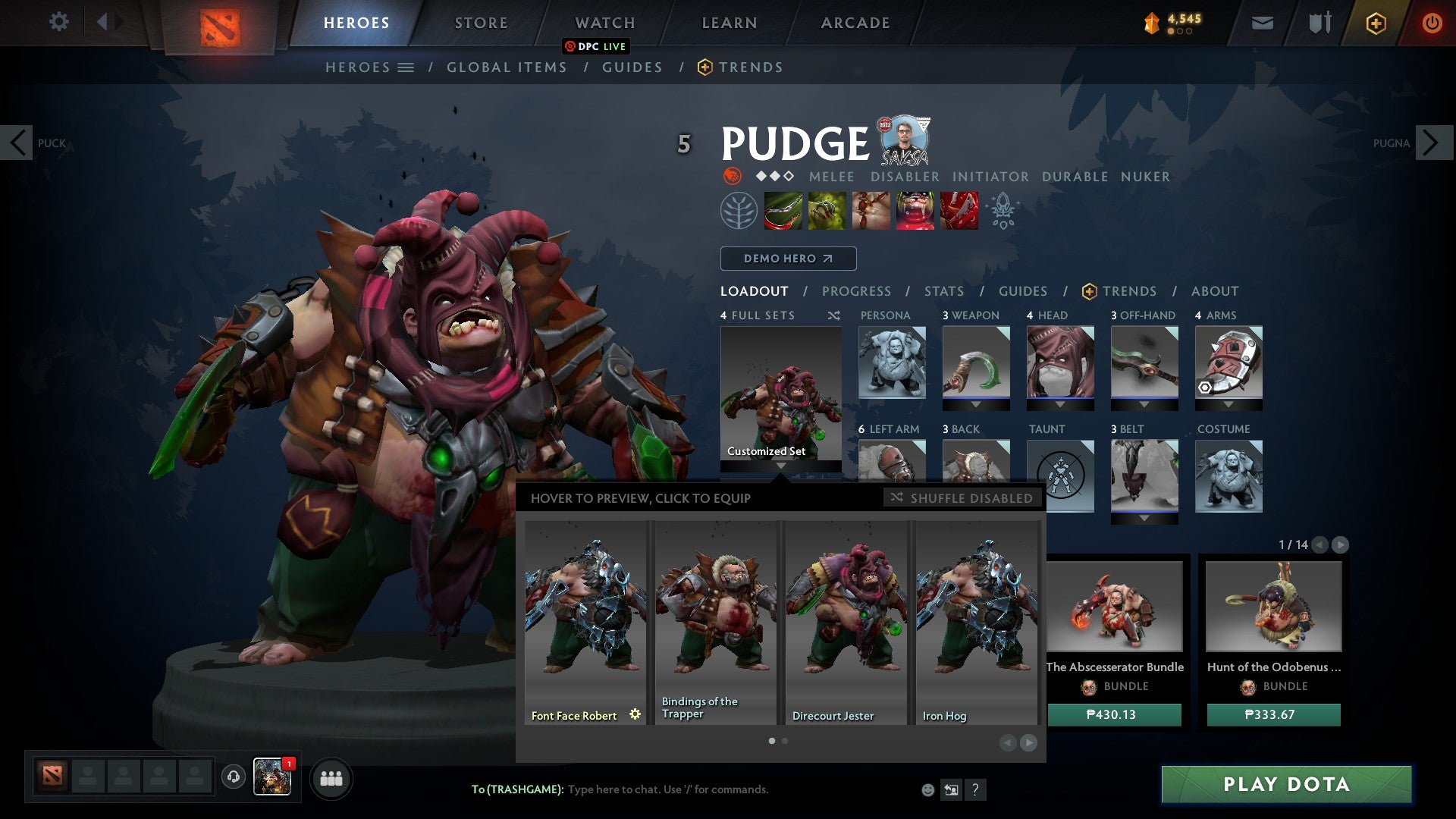The image size is (1456, 819).
Task: Toggle Font Face Robert style variant gear
Action: [635, 714]
